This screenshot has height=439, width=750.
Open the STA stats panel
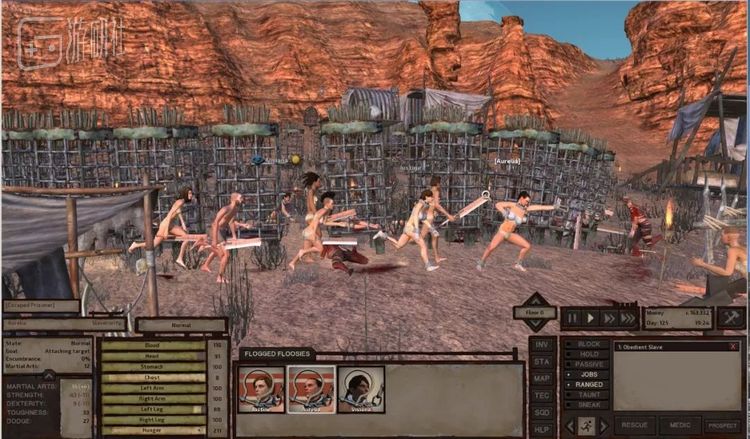pyautogui.click(x=542, y=361)
